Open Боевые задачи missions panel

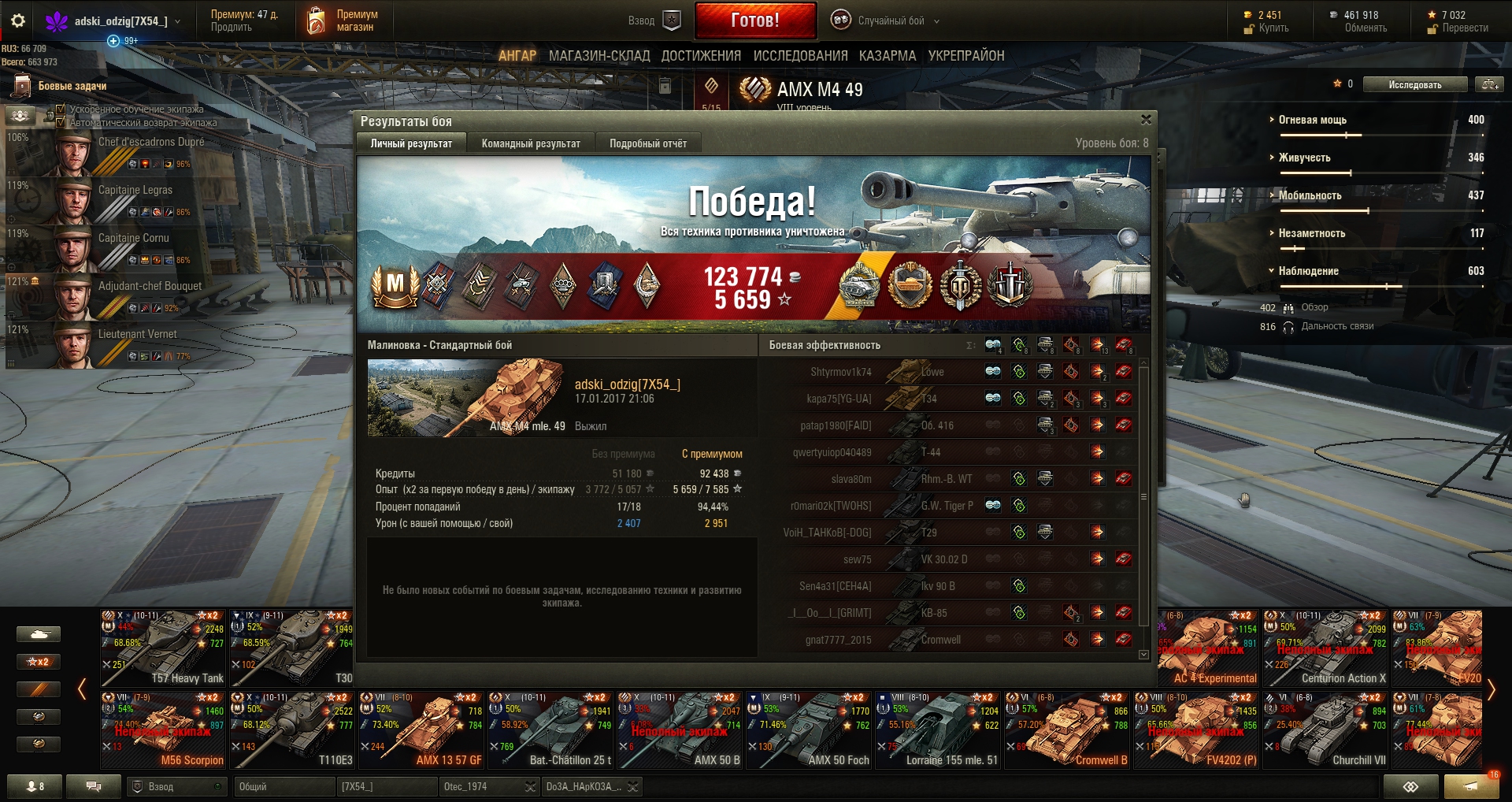coord(71,86)
